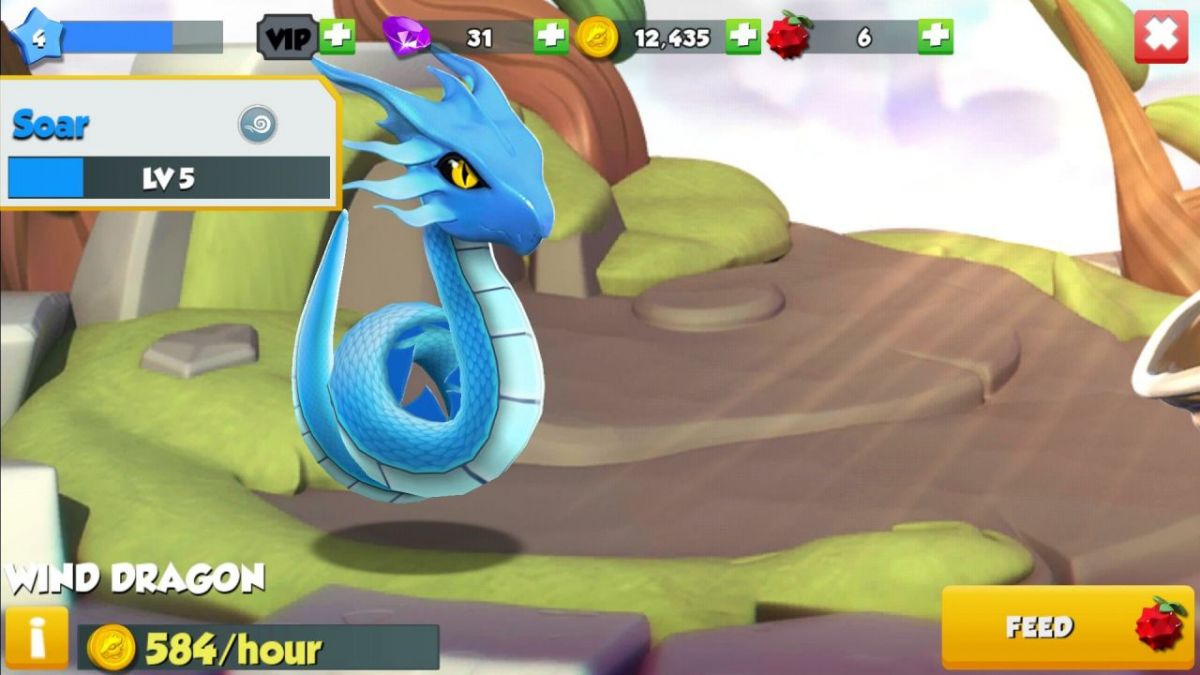Feed the Wind Dragon
This screenshot has width=1200, height=675.
pyautogui.click(x=1067, y=627)
